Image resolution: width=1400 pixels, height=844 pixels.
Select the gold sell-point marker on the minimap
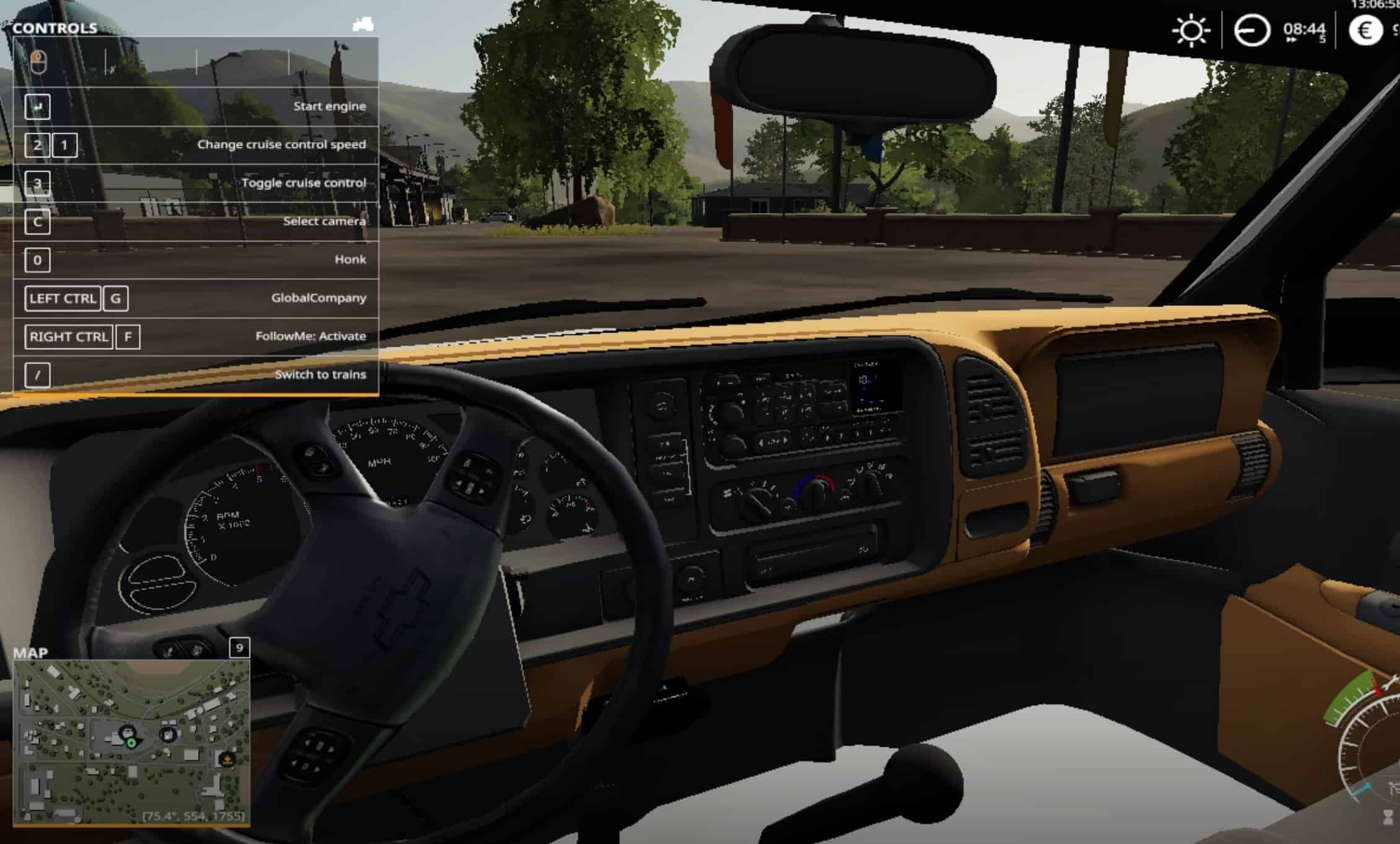pos(227,759)
